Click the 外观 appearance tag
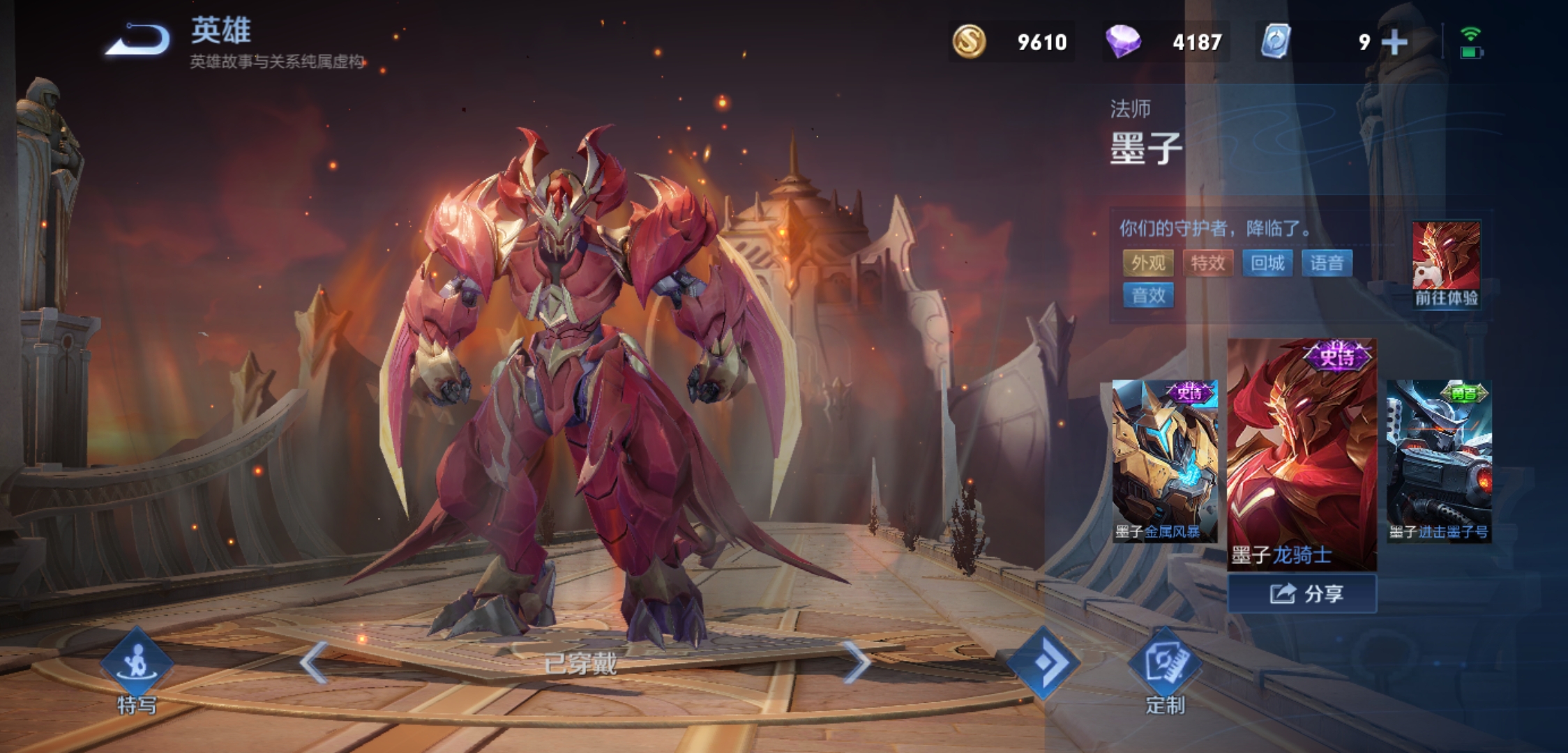 pos(1148,263)
